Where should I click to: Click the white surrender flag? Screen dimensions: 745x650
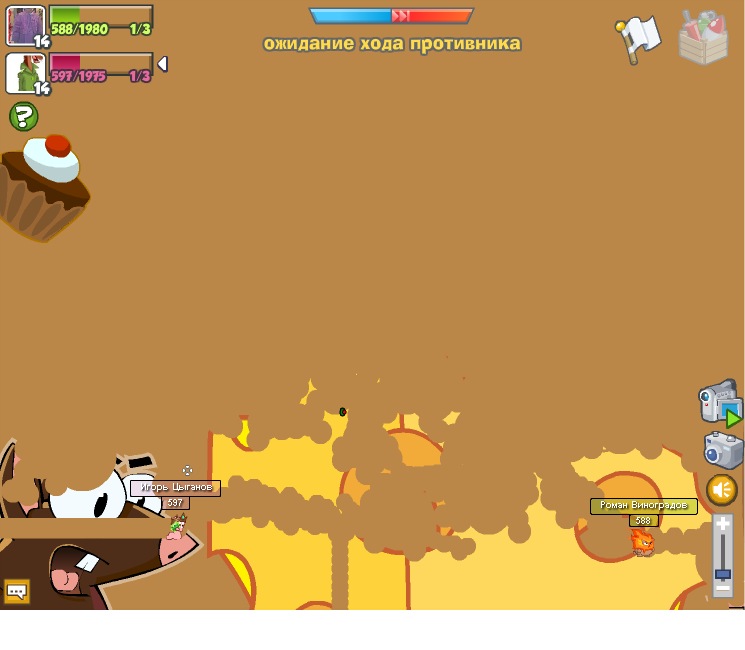[638, 38]
